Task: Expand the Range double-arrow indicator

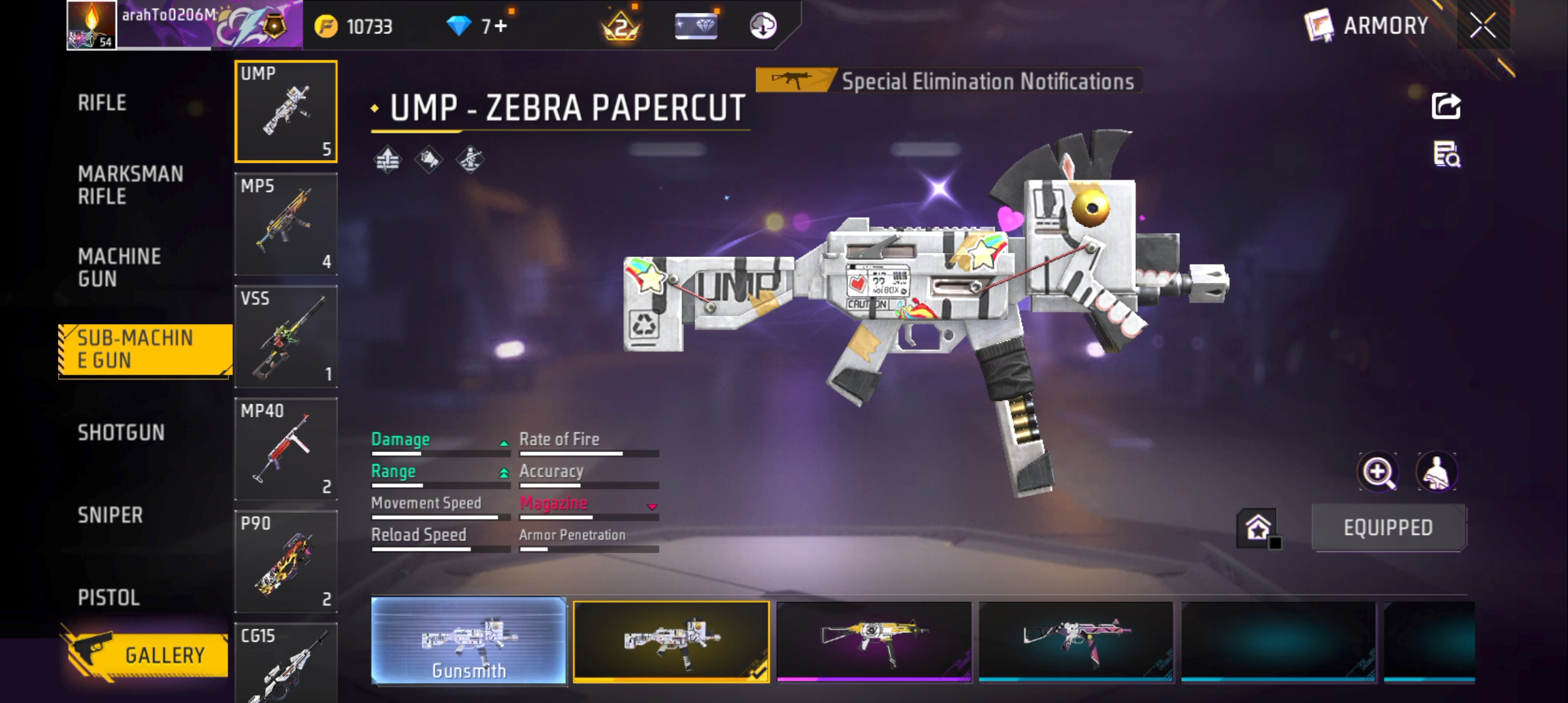Action: click(503, 472)
